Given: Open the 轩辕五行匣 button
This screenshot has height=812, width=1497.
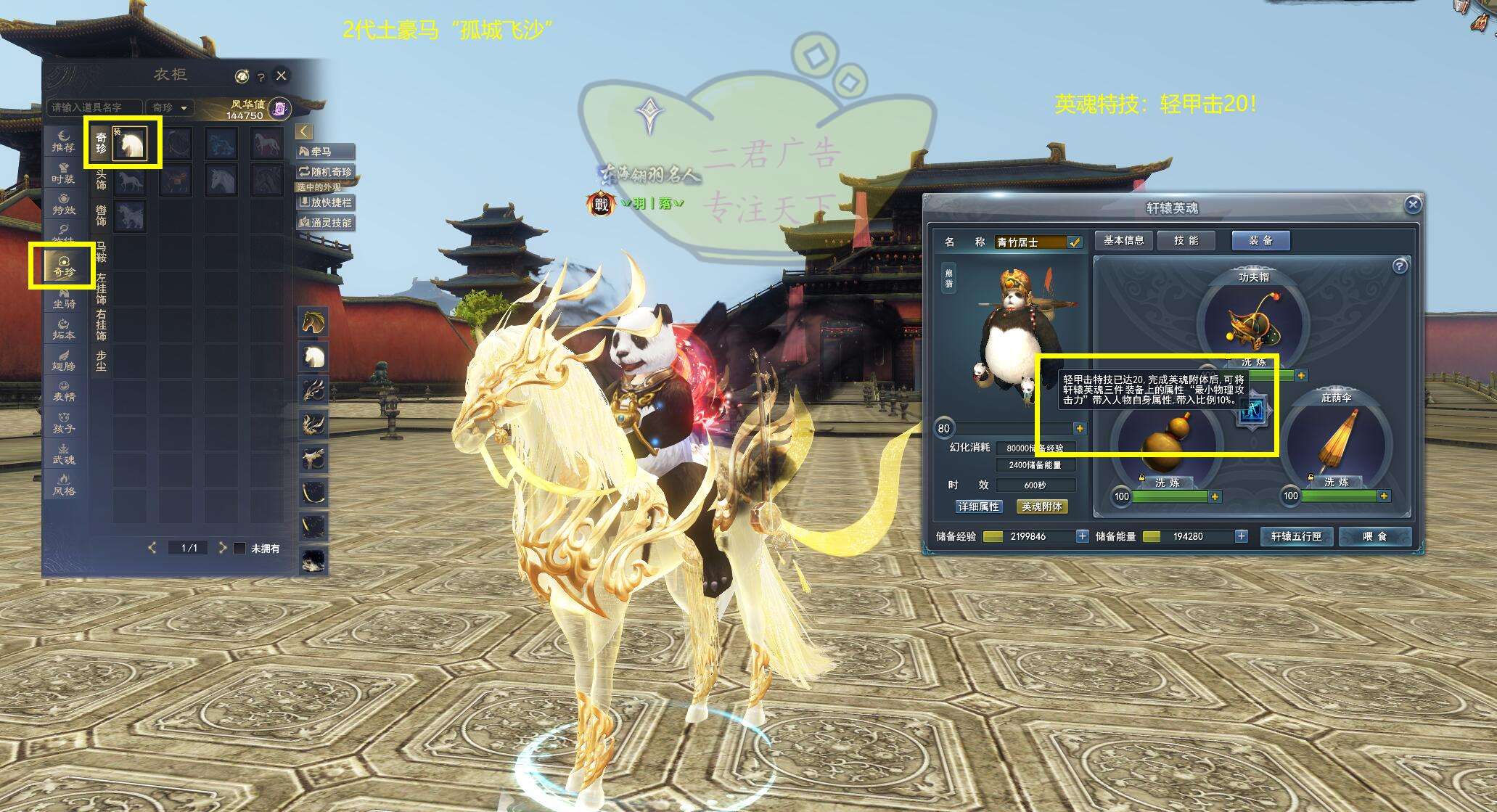Looking at the screenshot, I should coord(1296,536).
